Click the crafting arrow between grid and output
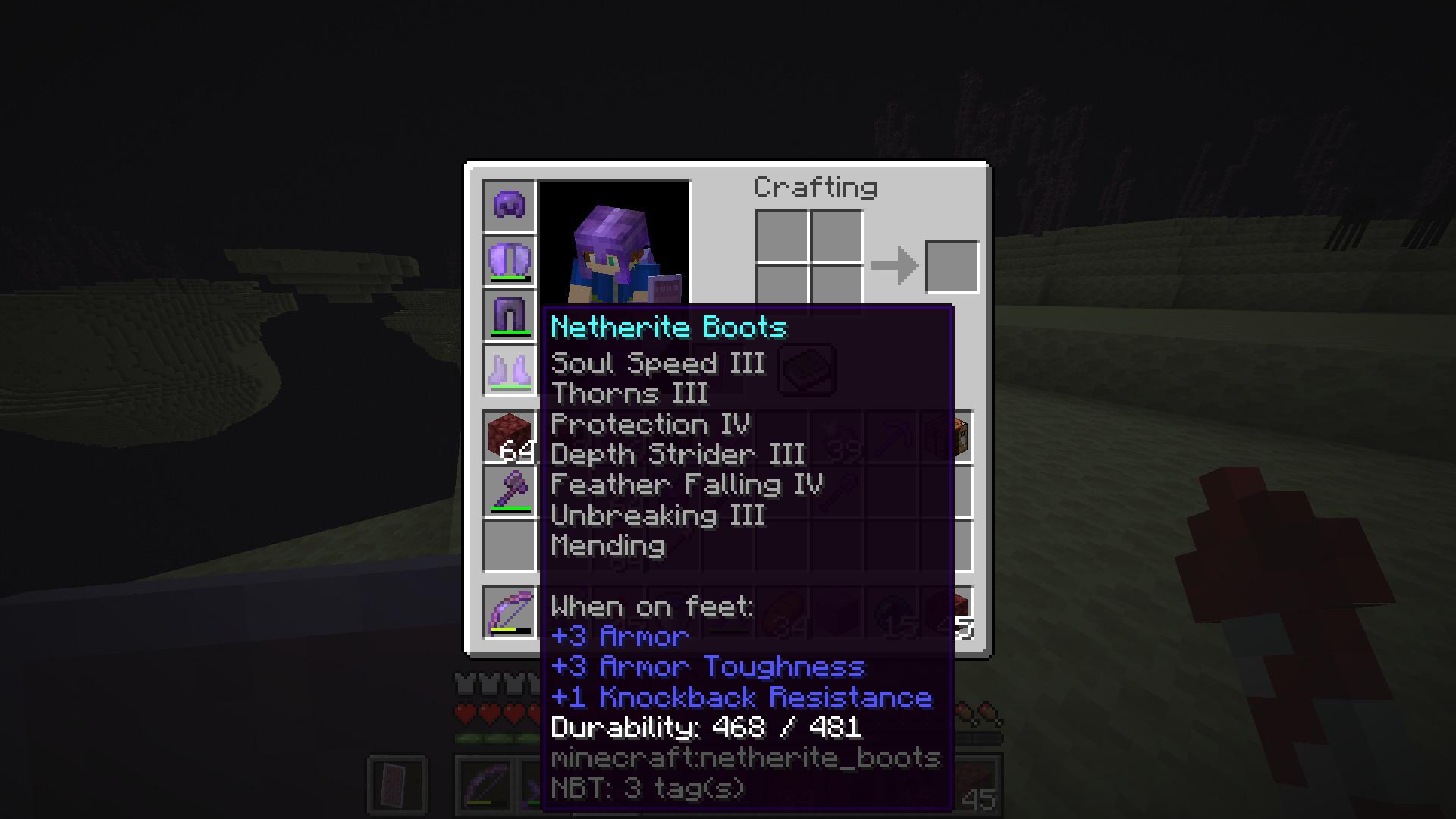The image size is (1456, 819). tap(895, 265)
